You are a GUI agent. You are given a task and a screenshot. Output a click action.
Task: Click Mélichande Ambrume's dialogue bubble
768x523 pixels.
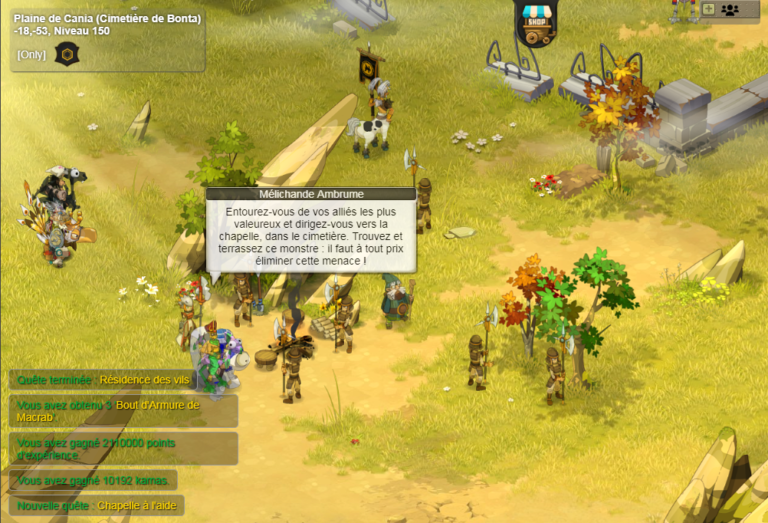point(310,234)
